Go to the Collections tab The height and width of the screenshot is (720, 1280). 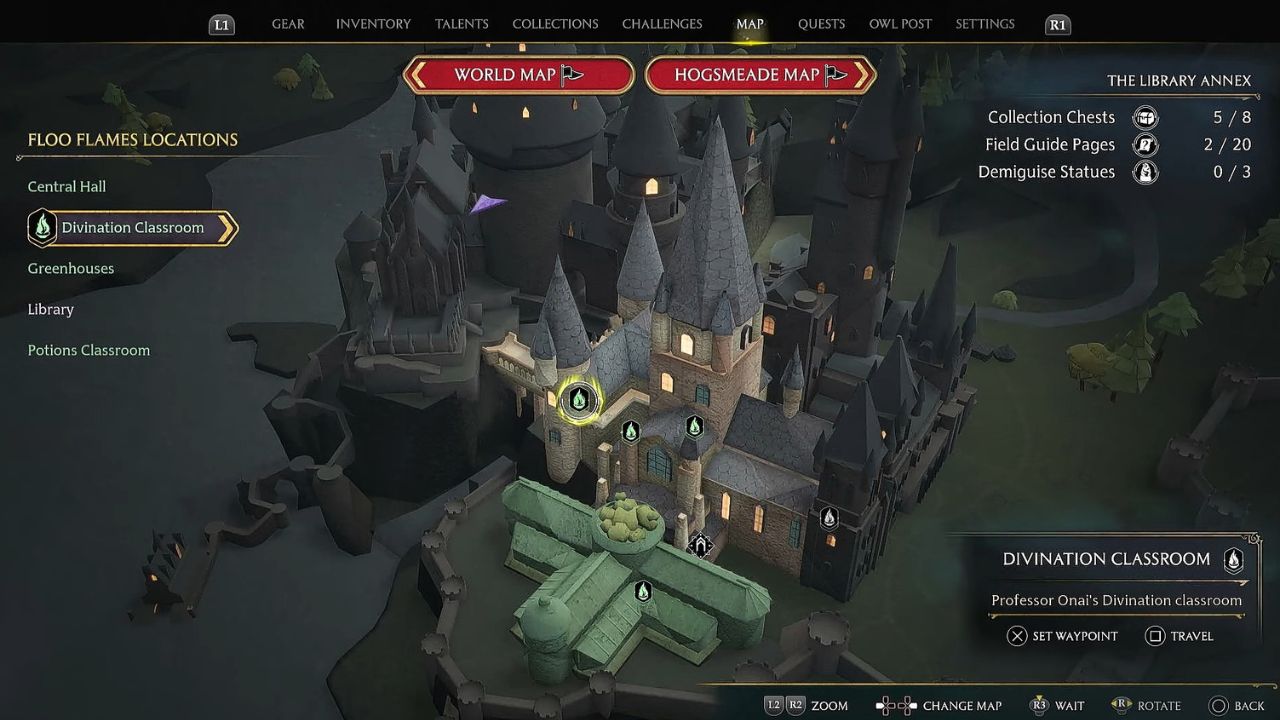pos(555,24)
